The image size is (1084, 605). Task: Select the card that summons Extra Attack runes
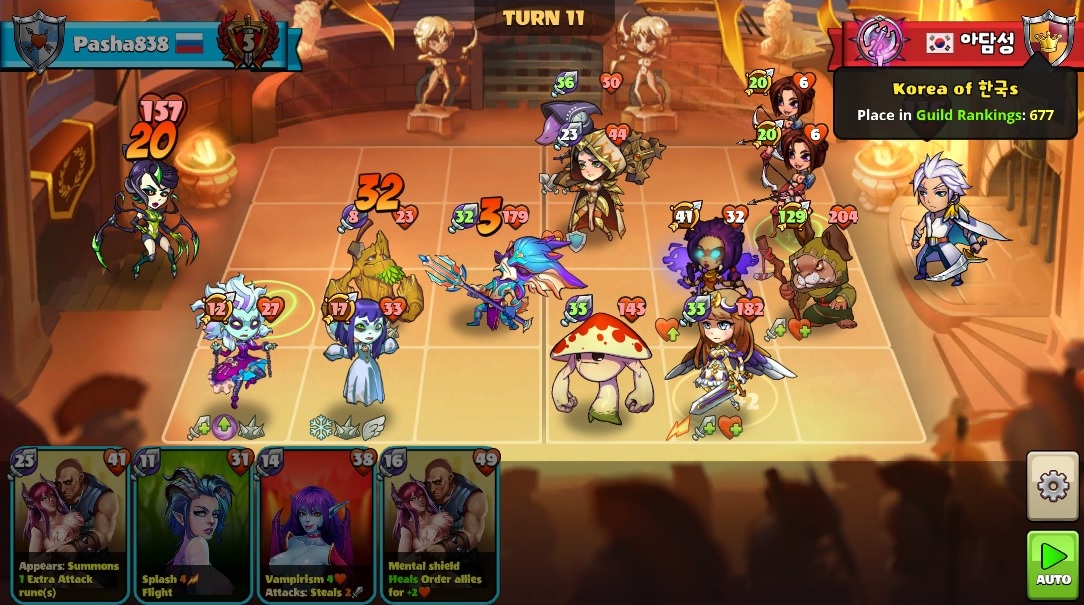click(x=70, y=525)
